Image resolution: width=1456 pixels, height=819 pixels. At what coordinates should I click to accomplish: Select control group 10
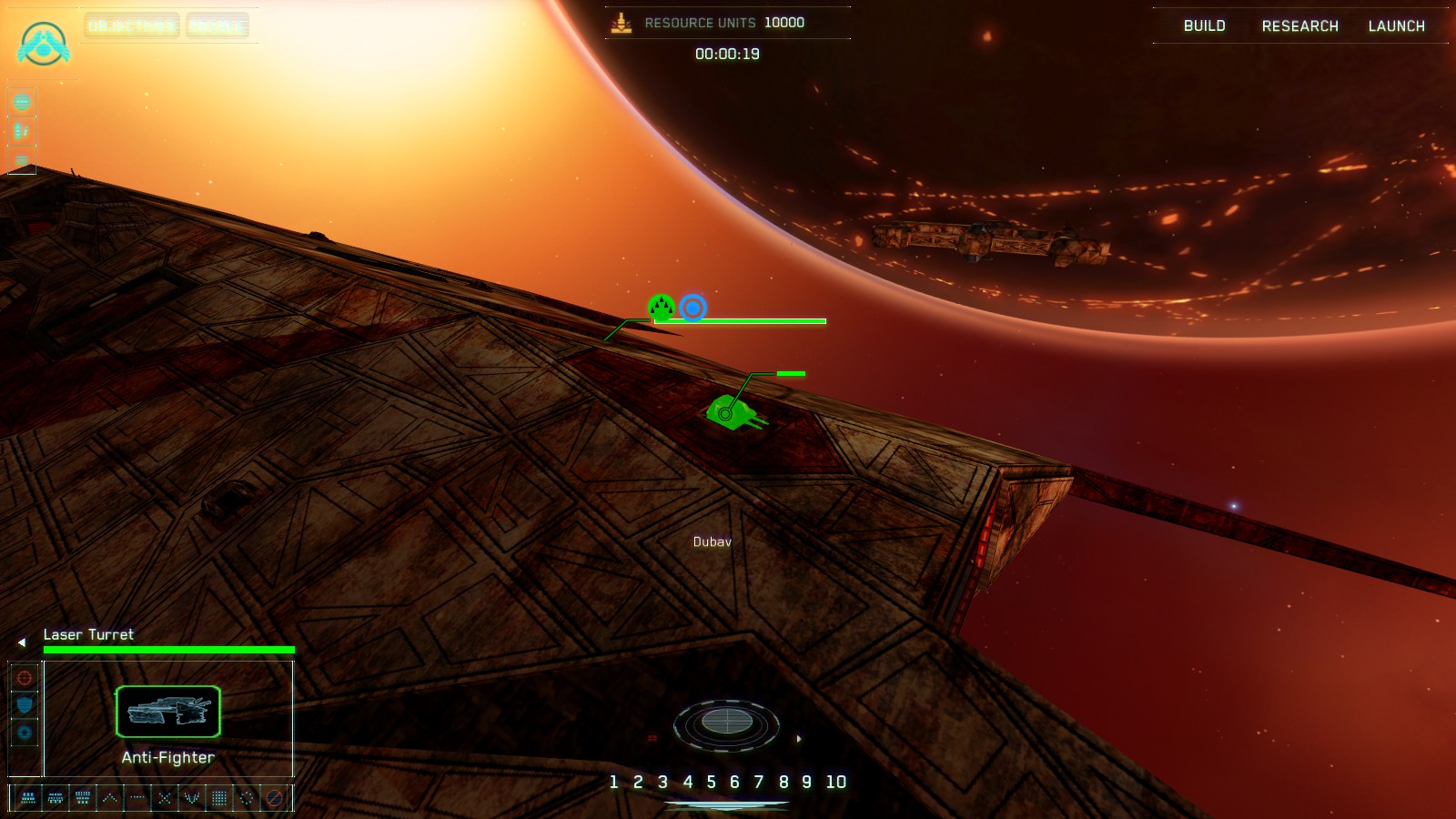pos(835,782)
